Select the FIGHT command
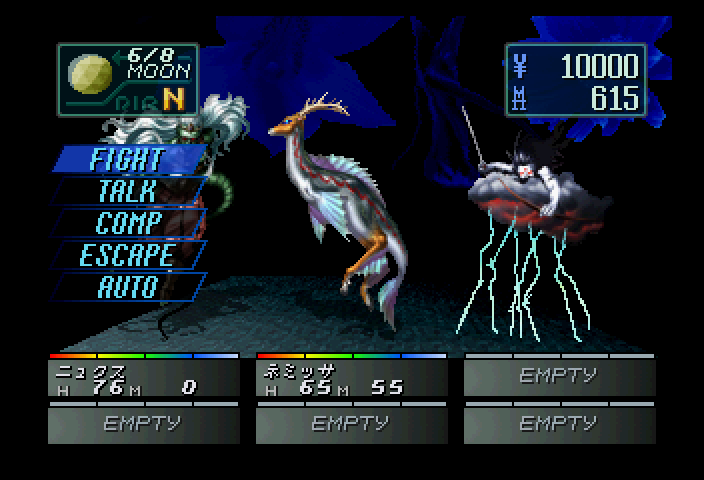704x480 pixels. tap(126, 158)
